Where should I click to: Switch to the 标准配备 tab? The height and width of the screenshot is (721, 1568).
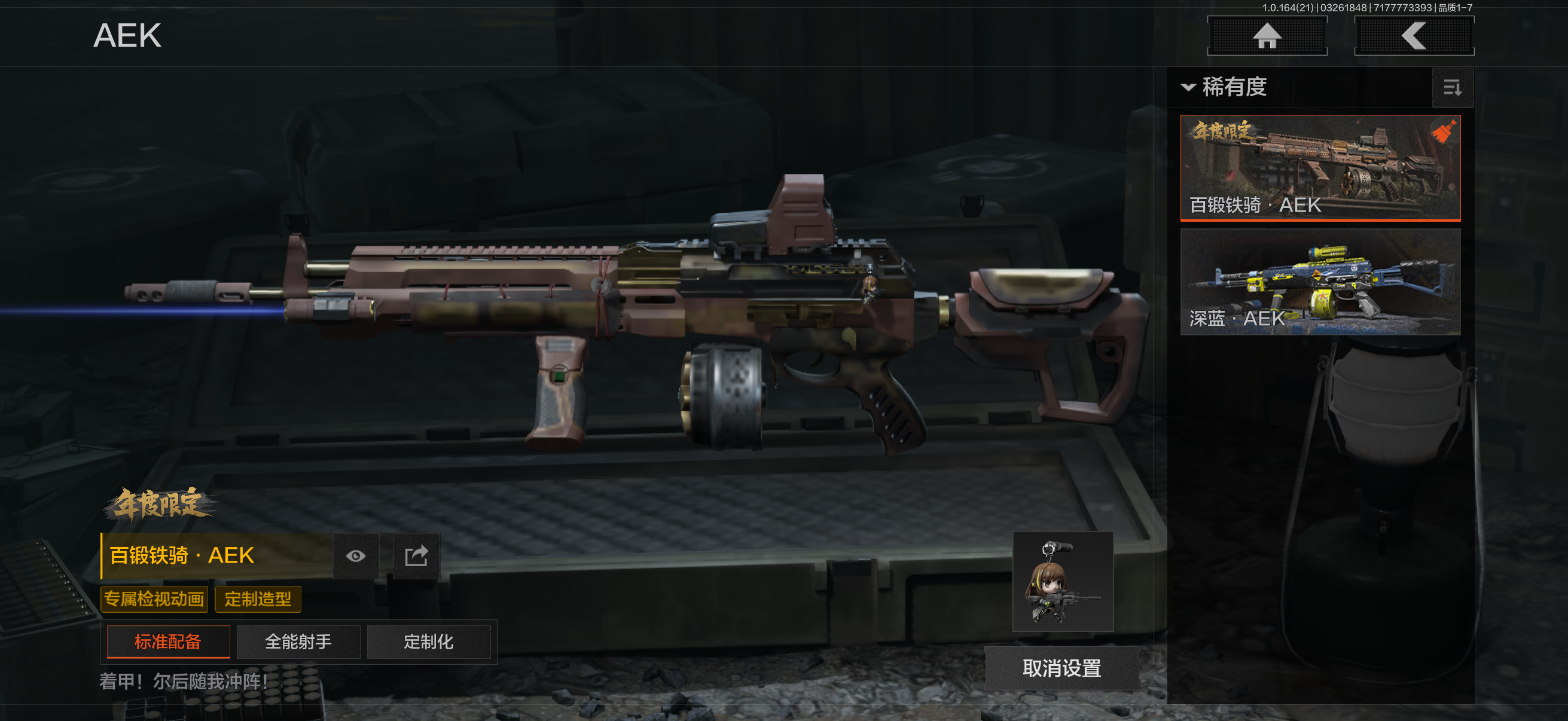tap(168, 641)
